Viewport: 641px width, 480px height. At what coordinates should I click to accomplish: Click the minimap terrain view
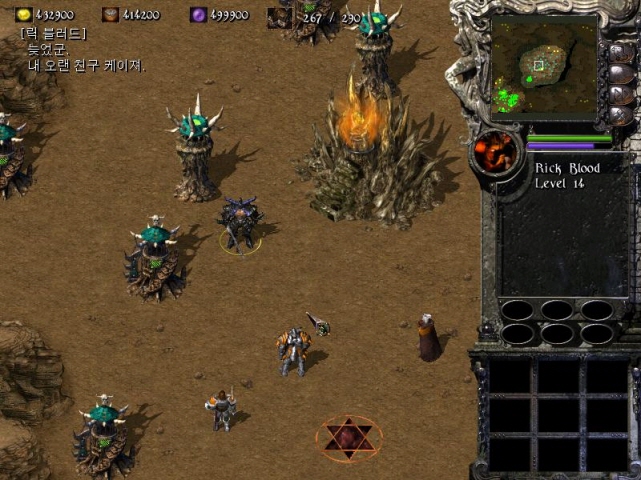tap(544, 66)
